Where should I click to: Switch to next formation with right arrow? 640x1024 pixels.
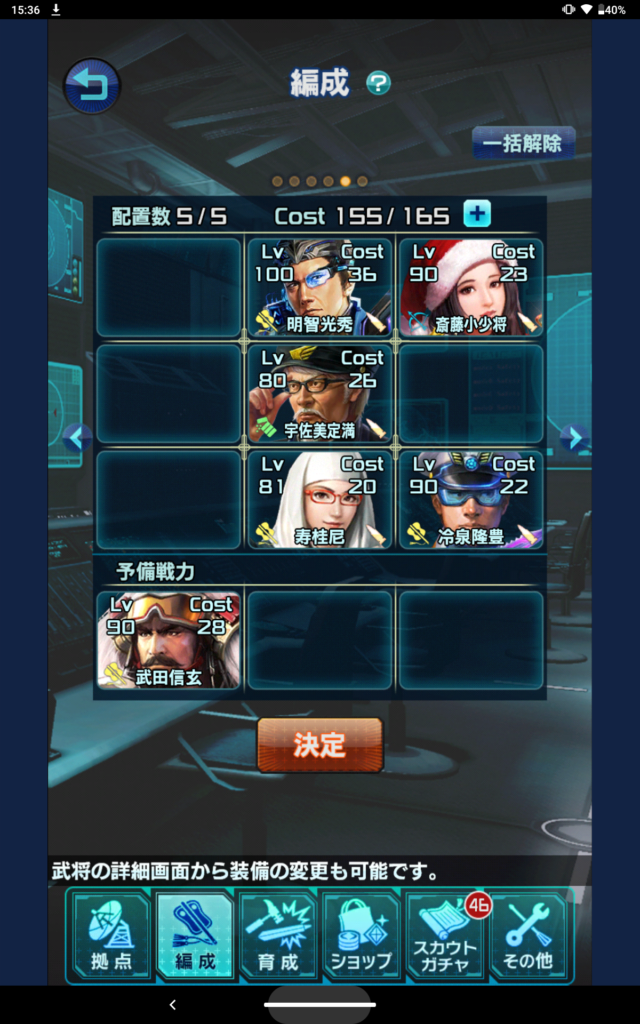click(x=571, y=438)
